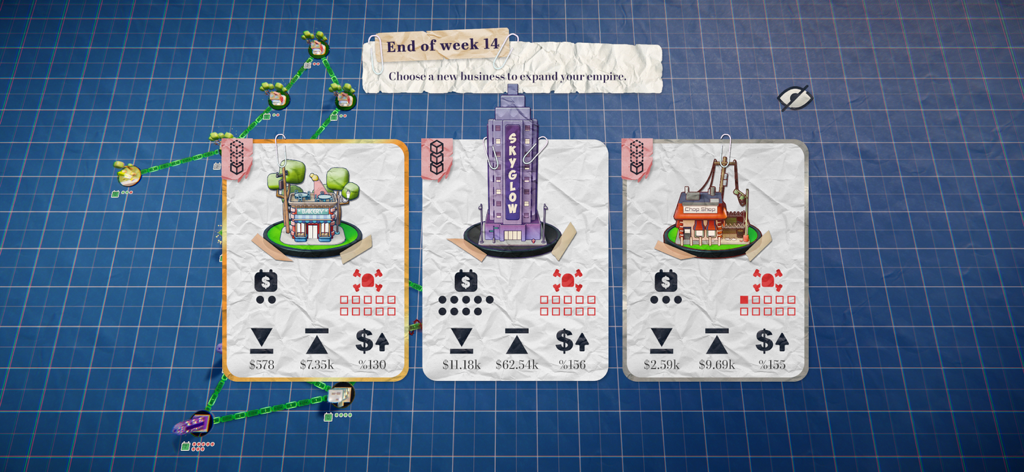Pick the Chop Shop business card
This screenshot has width=1024, height=472.
click(715, 259)
